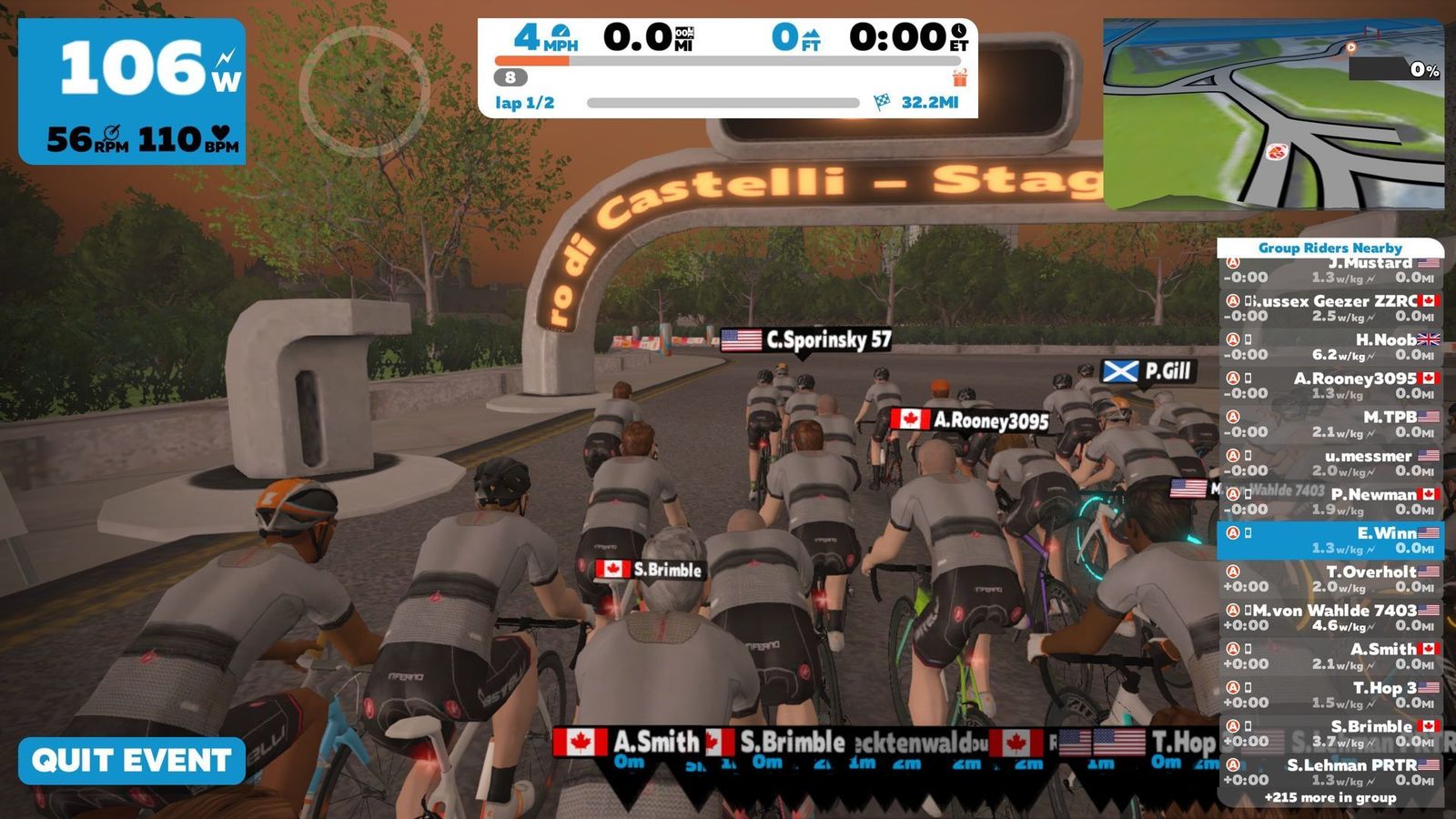Image resolution: width=1456 pixels, height=819 pixels.
Task: Select P.Newman in the riders list
Action: tap(1330, 501)
